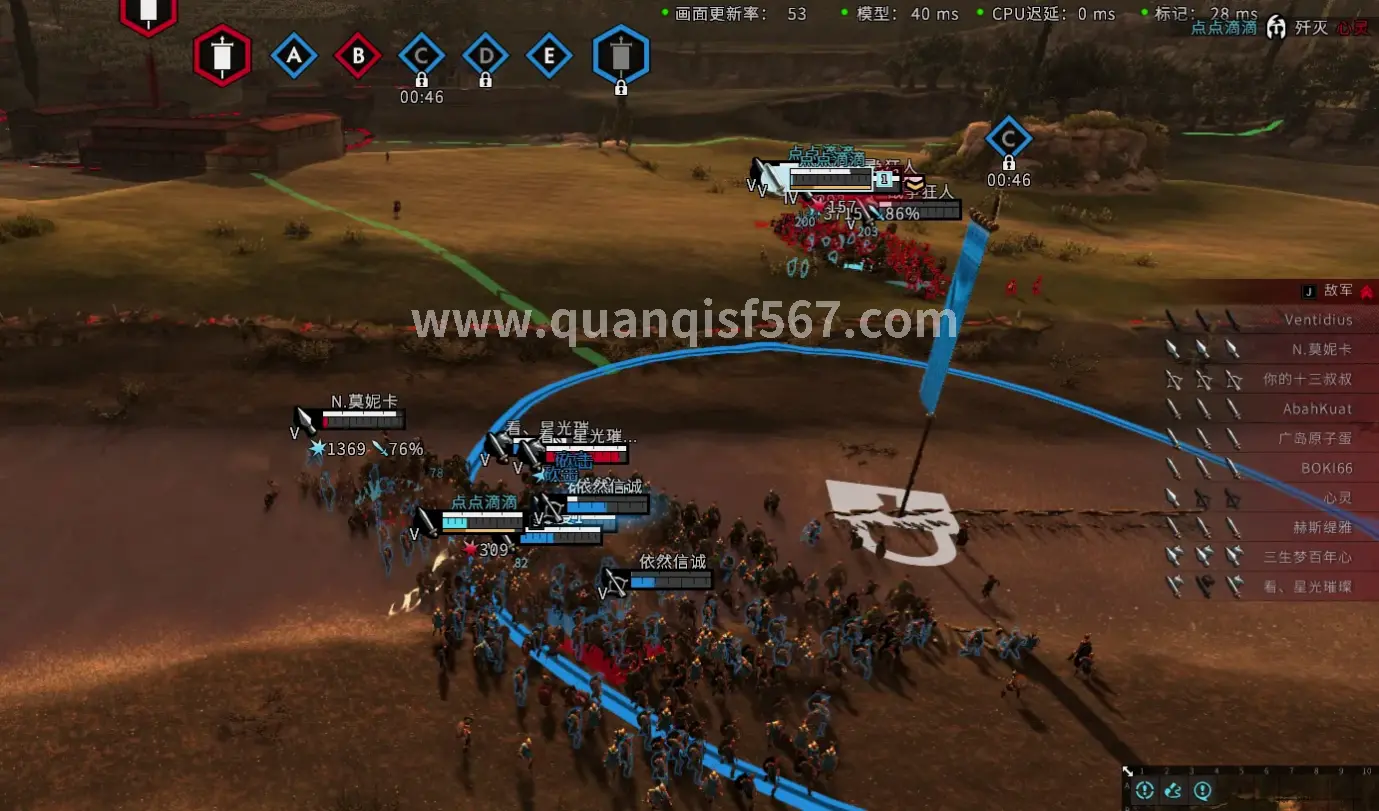This screenshot has height=811, width=1379.
Task: Open capture point E on the top bar
Action: click(549, 56)
